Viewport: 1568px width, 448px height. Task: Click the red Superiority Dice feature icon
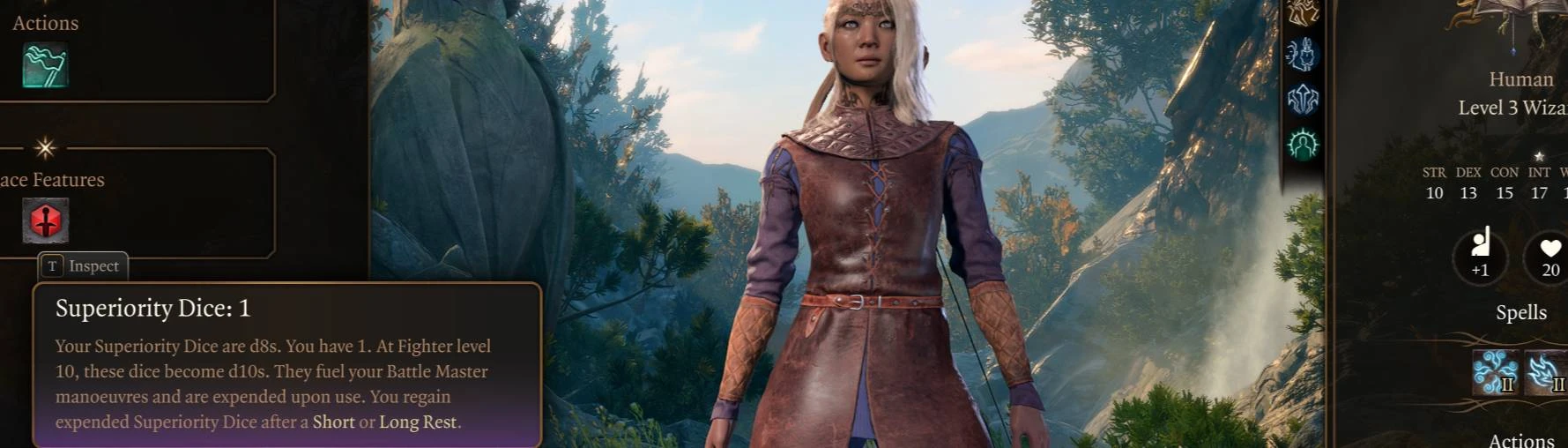coord(45,220)
